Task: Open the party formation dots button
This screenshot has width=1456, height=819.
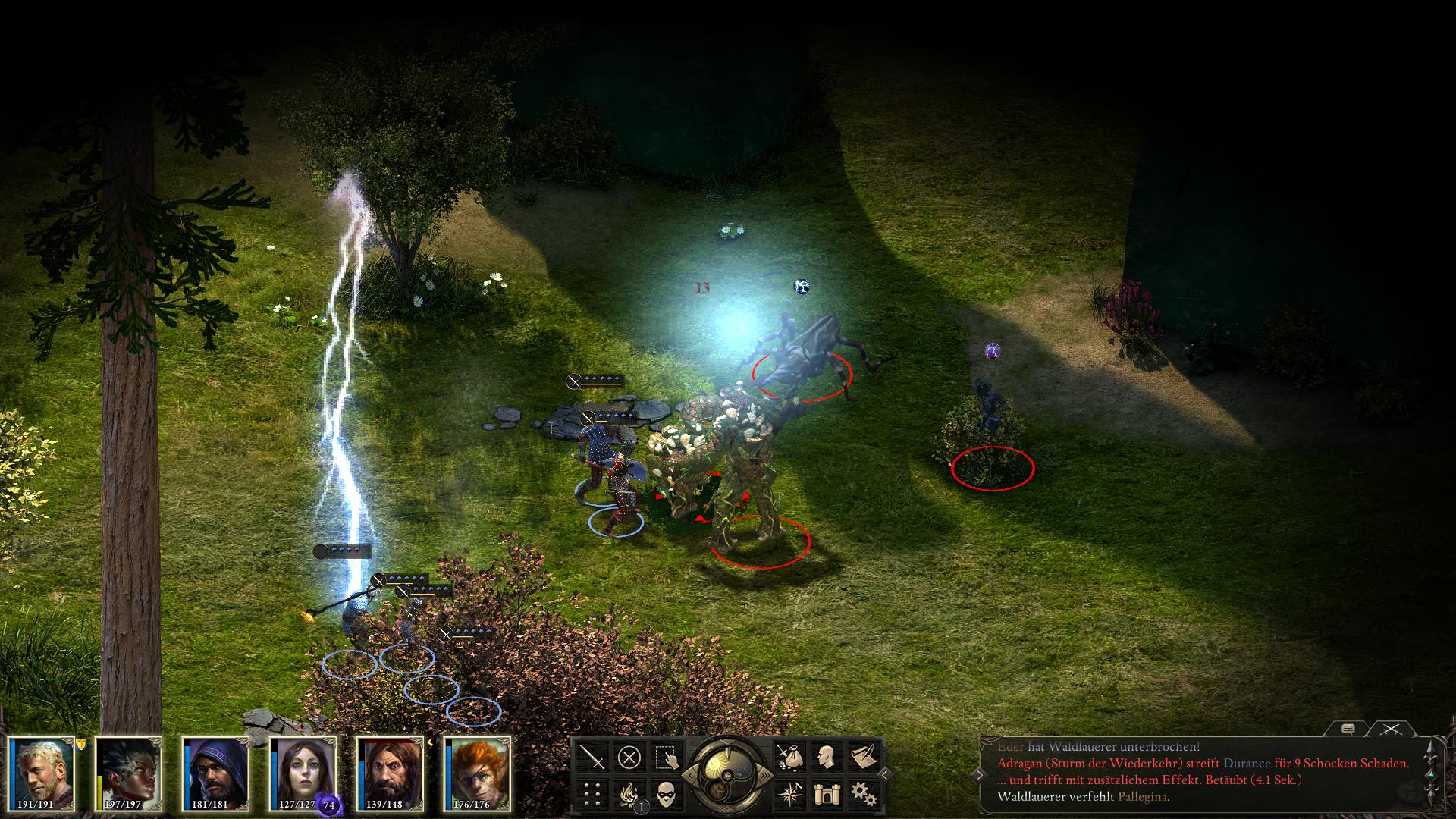Action: 592,794
